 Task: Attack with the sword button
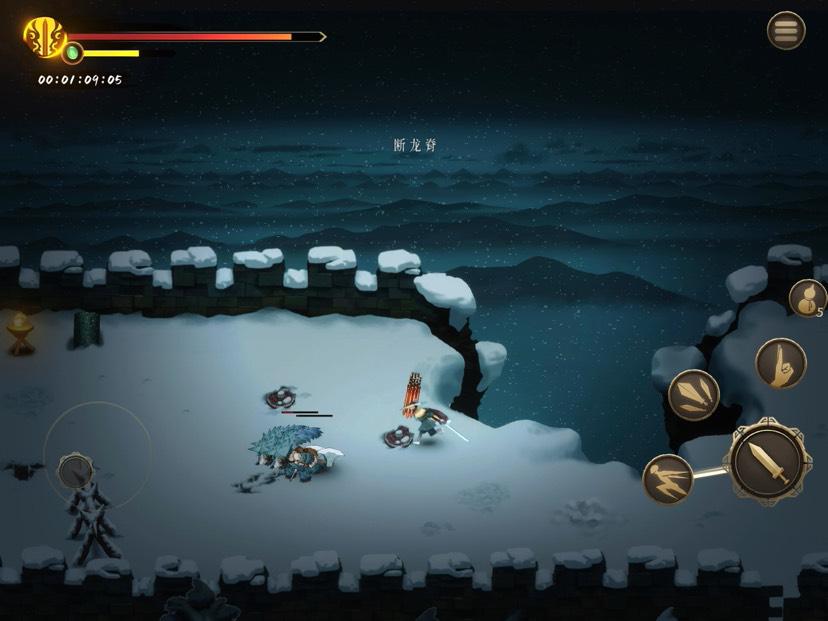[766, 461]
